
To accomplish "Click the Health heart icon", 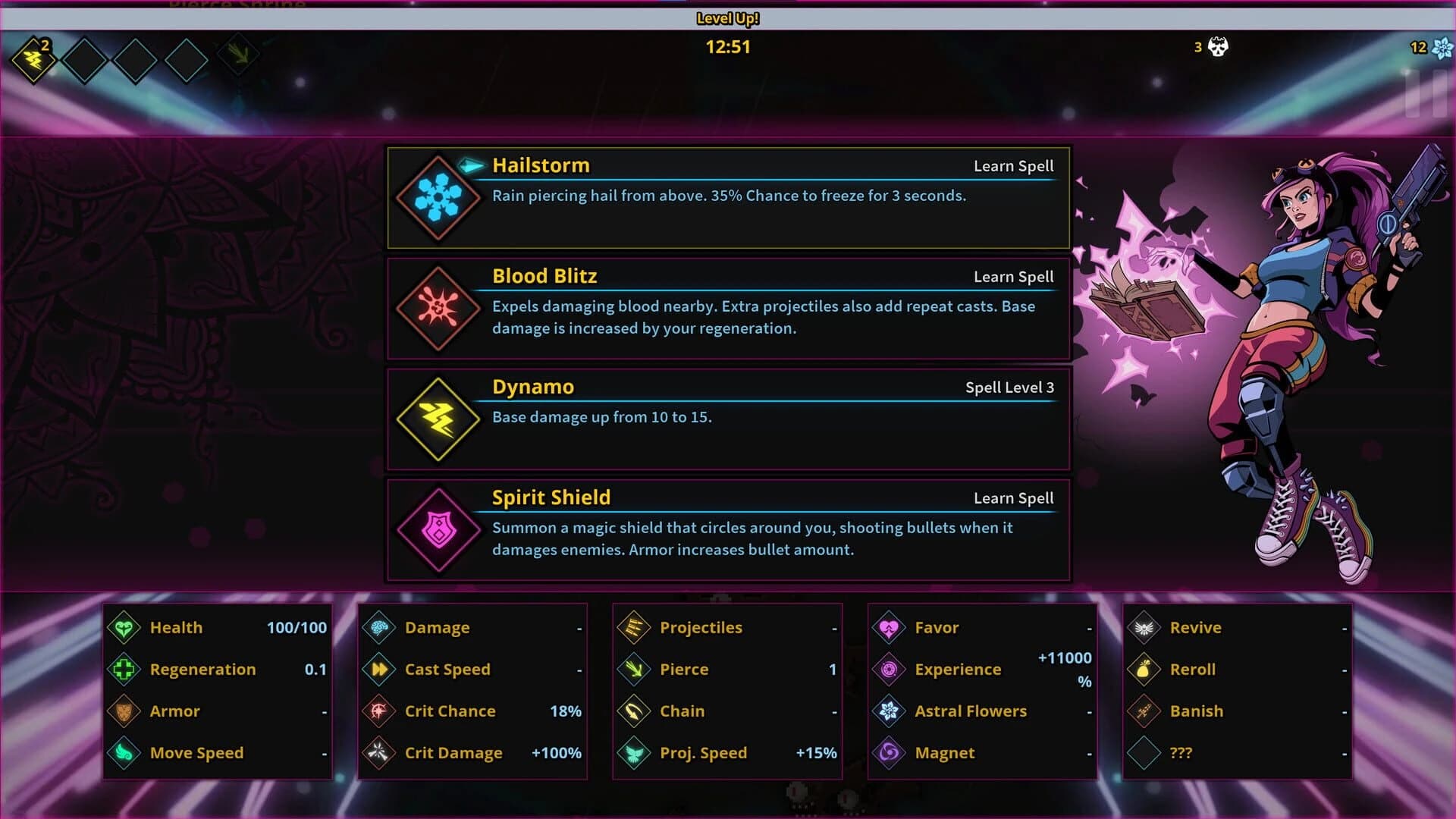I will 124,627.
